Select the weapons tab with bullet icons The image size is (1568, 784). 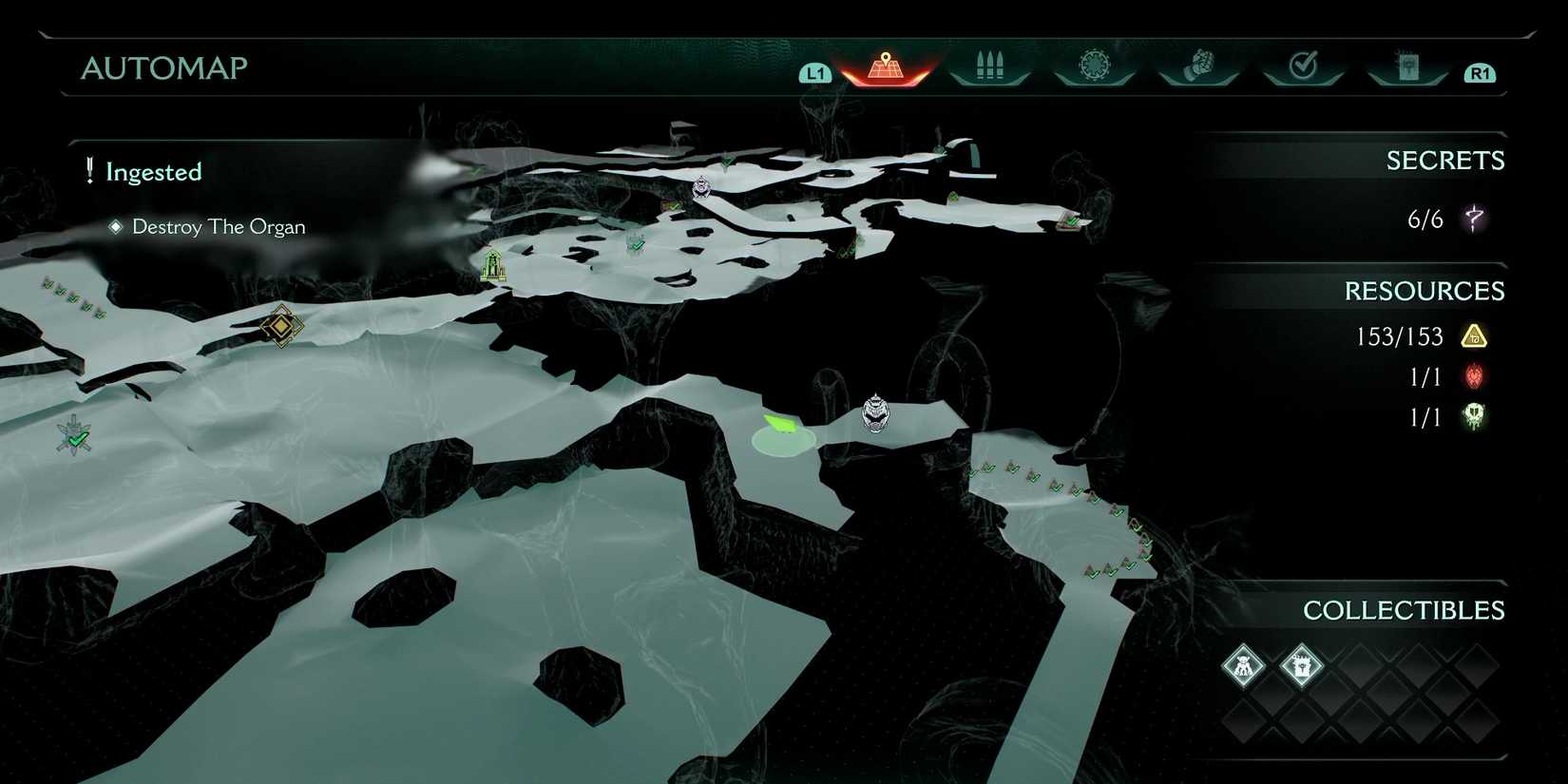click(x=988, y=67)
